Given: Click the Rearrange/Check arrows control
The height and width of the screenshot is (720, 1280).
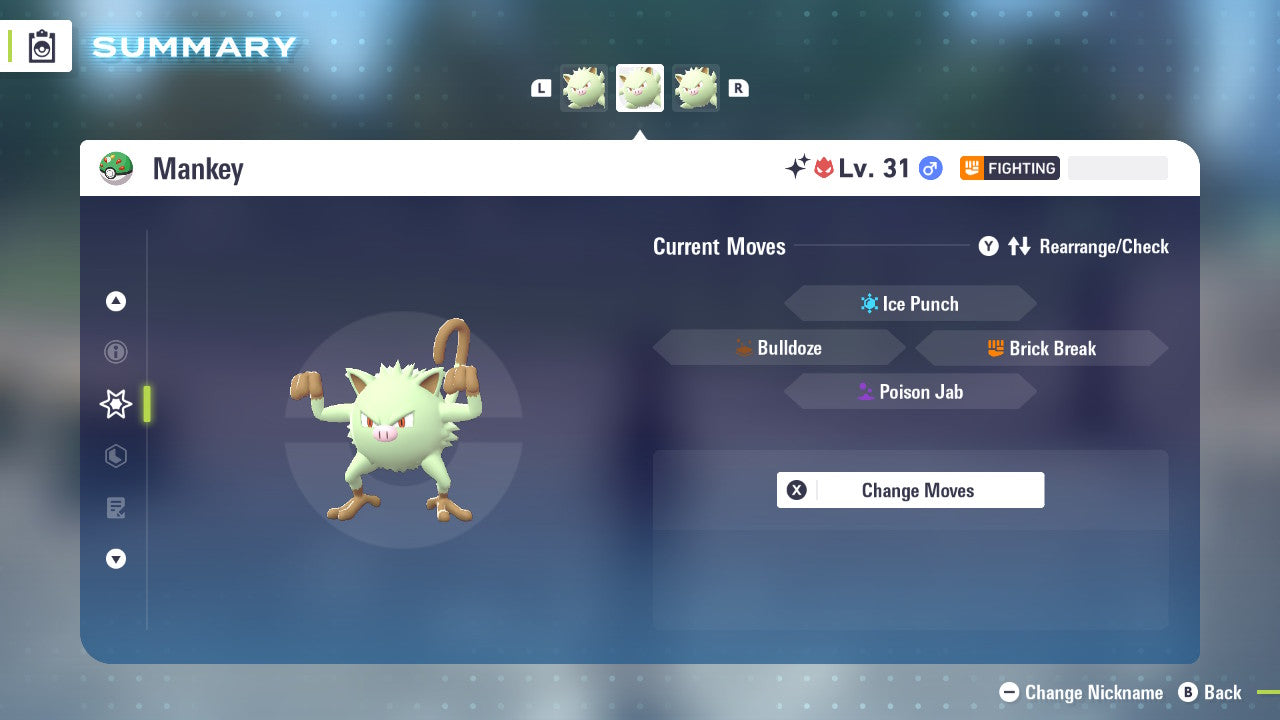Looking at the screenshot, I should click(x=1019, y=246).
